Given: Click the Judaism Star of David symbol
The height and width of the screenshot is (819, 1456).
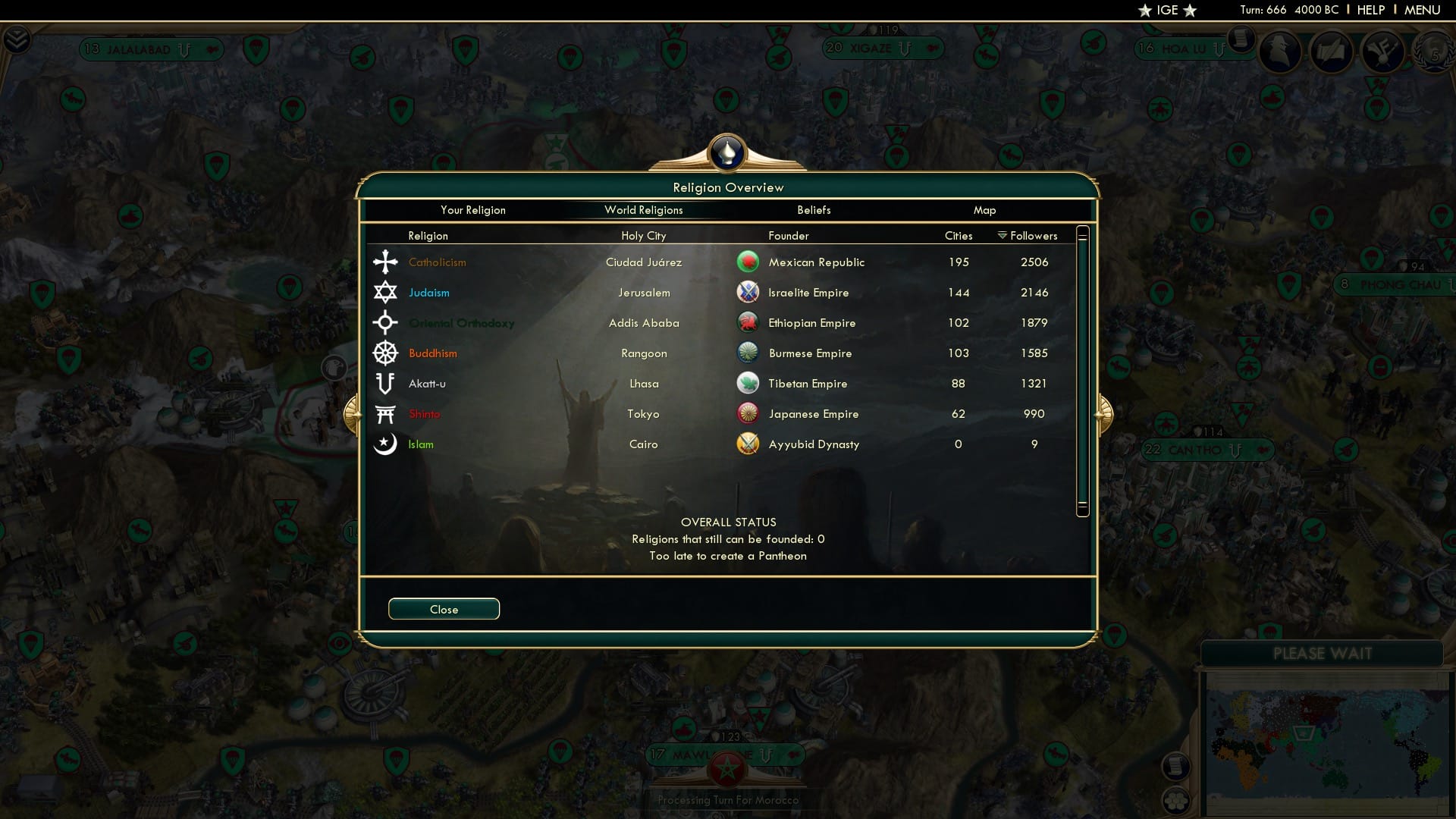Looking at the screenshot, I should pos(386,292).
